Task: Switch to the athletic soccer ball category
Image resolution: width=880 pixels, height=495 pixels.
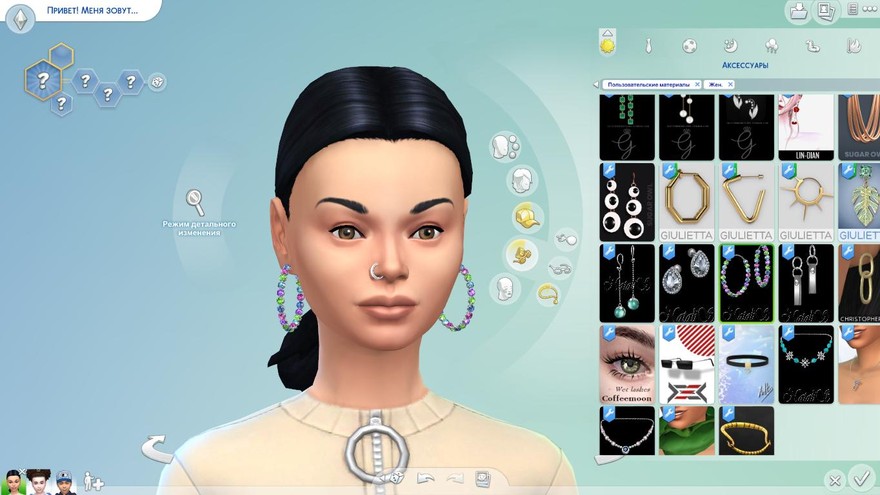Action: coord(689,45)
